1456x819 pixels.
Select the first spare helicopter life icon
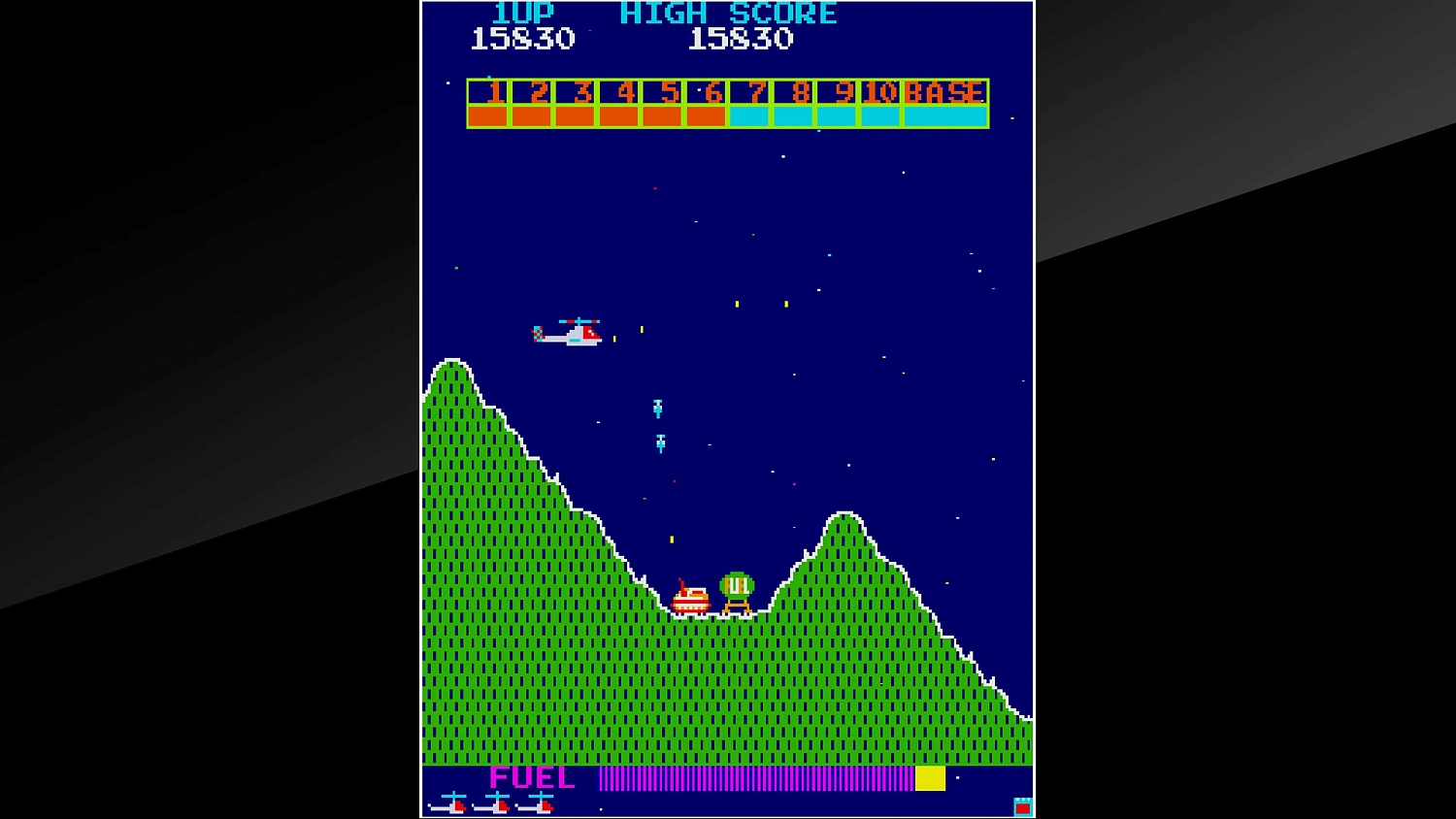pos(451,803)
